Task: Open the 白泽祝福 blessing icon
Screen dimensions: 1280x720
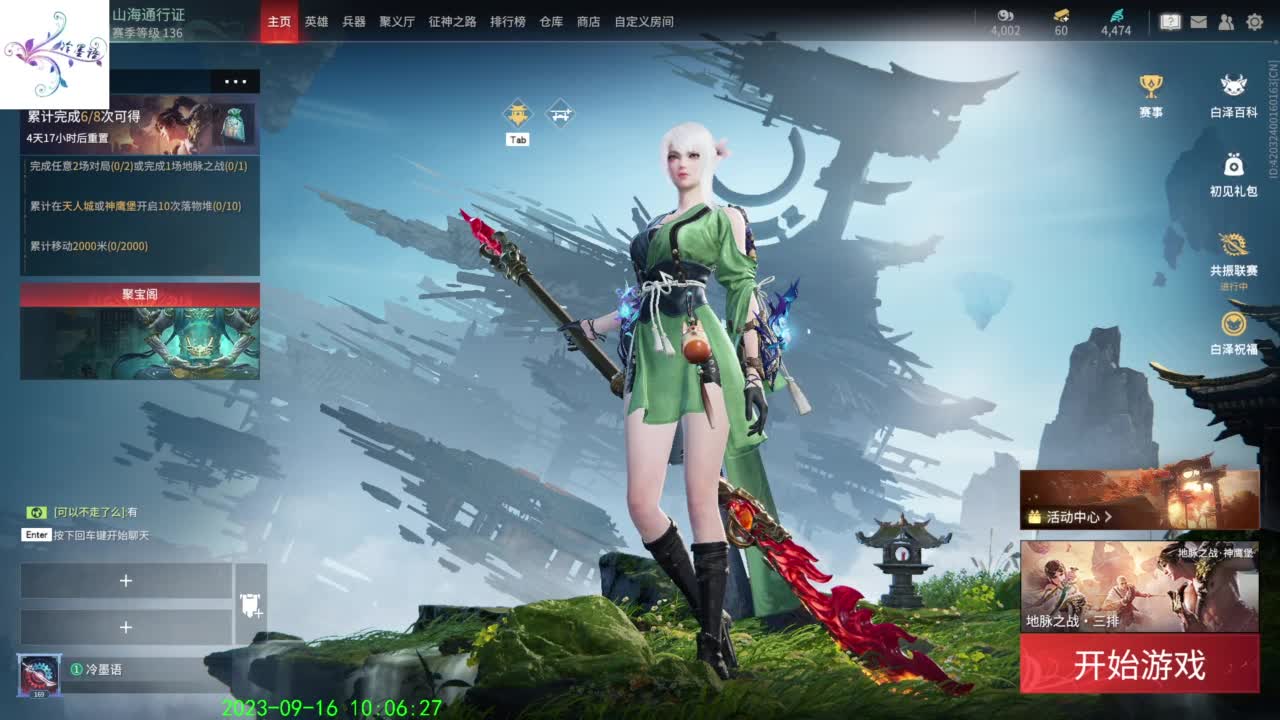Action: tap(1236, 325)
